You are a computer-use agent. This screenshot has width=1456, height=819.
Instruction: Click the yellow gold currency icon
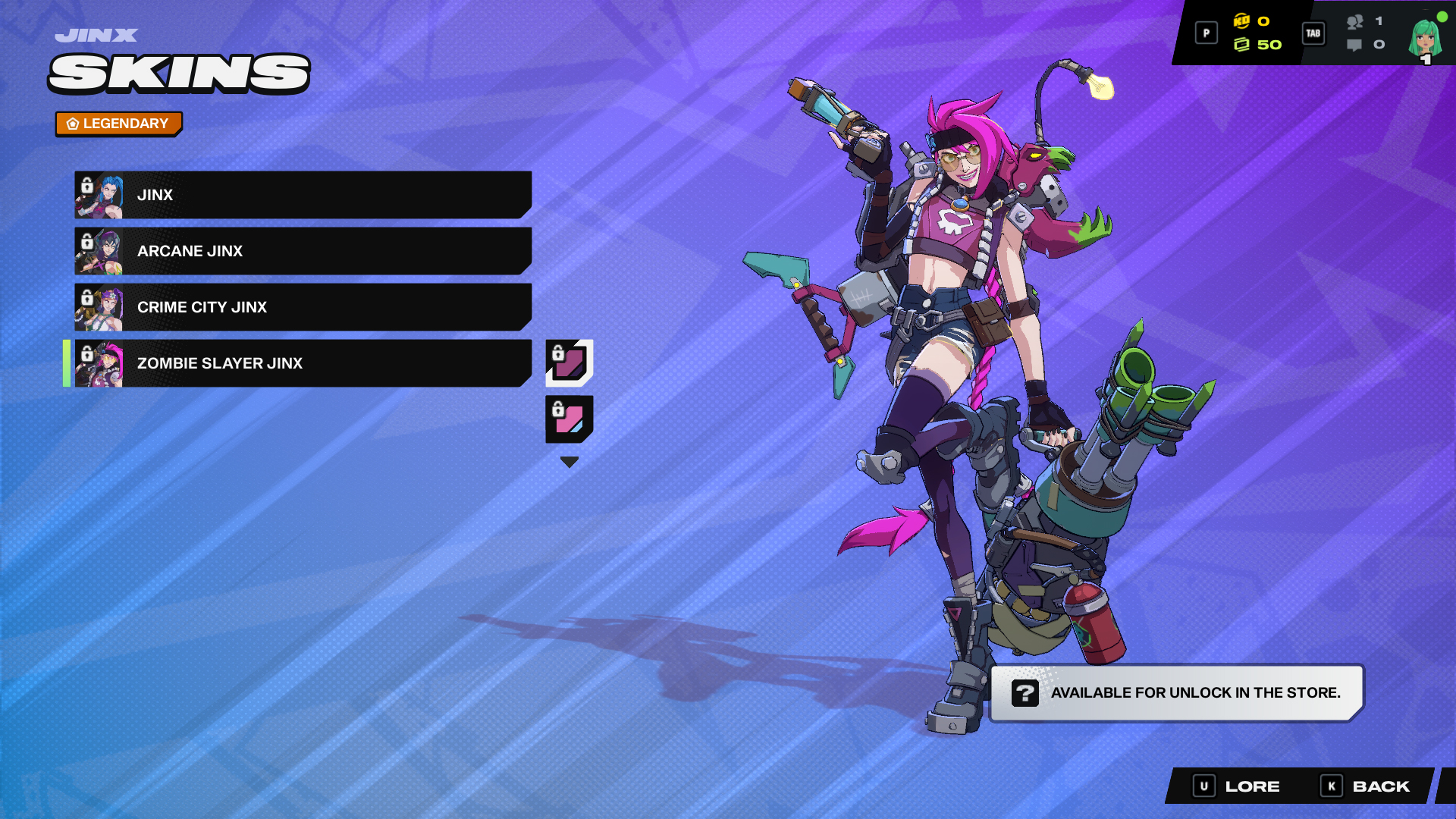pyautogui.click(x=1242, y=23)
